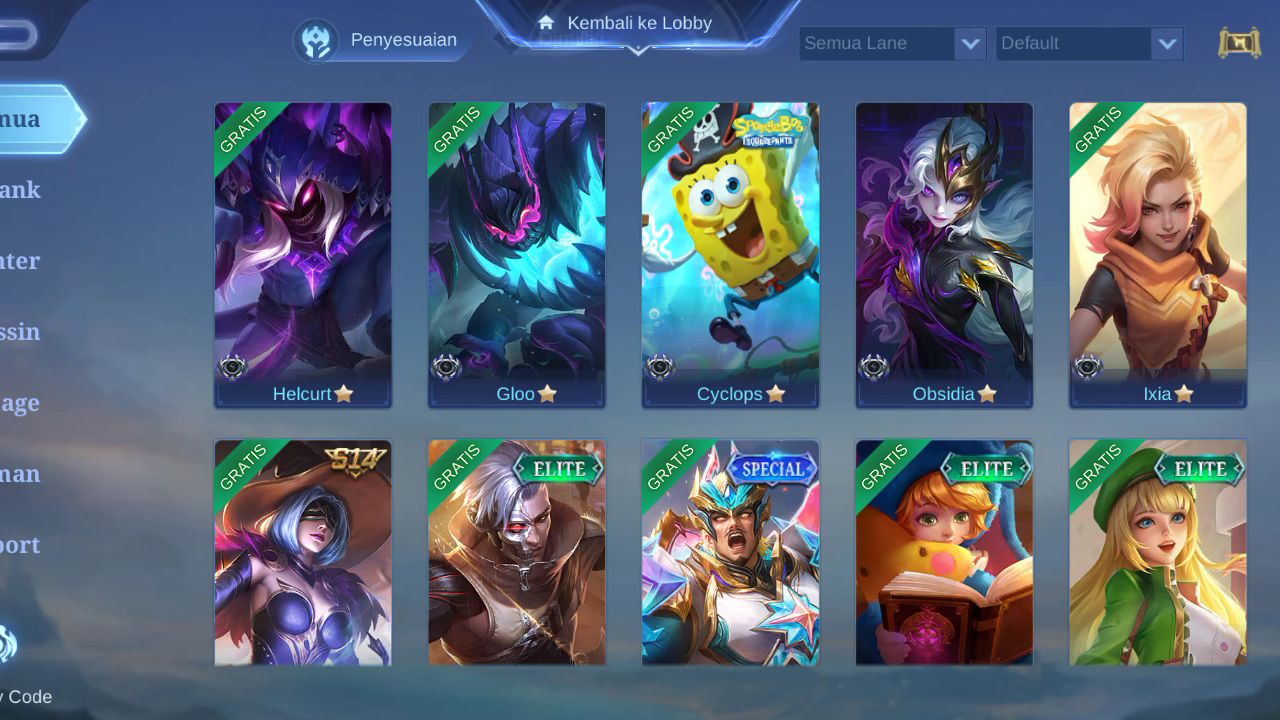1280x720 pixels.
Task: Switch to the Tank role tab
Action: tap(22, 190)
